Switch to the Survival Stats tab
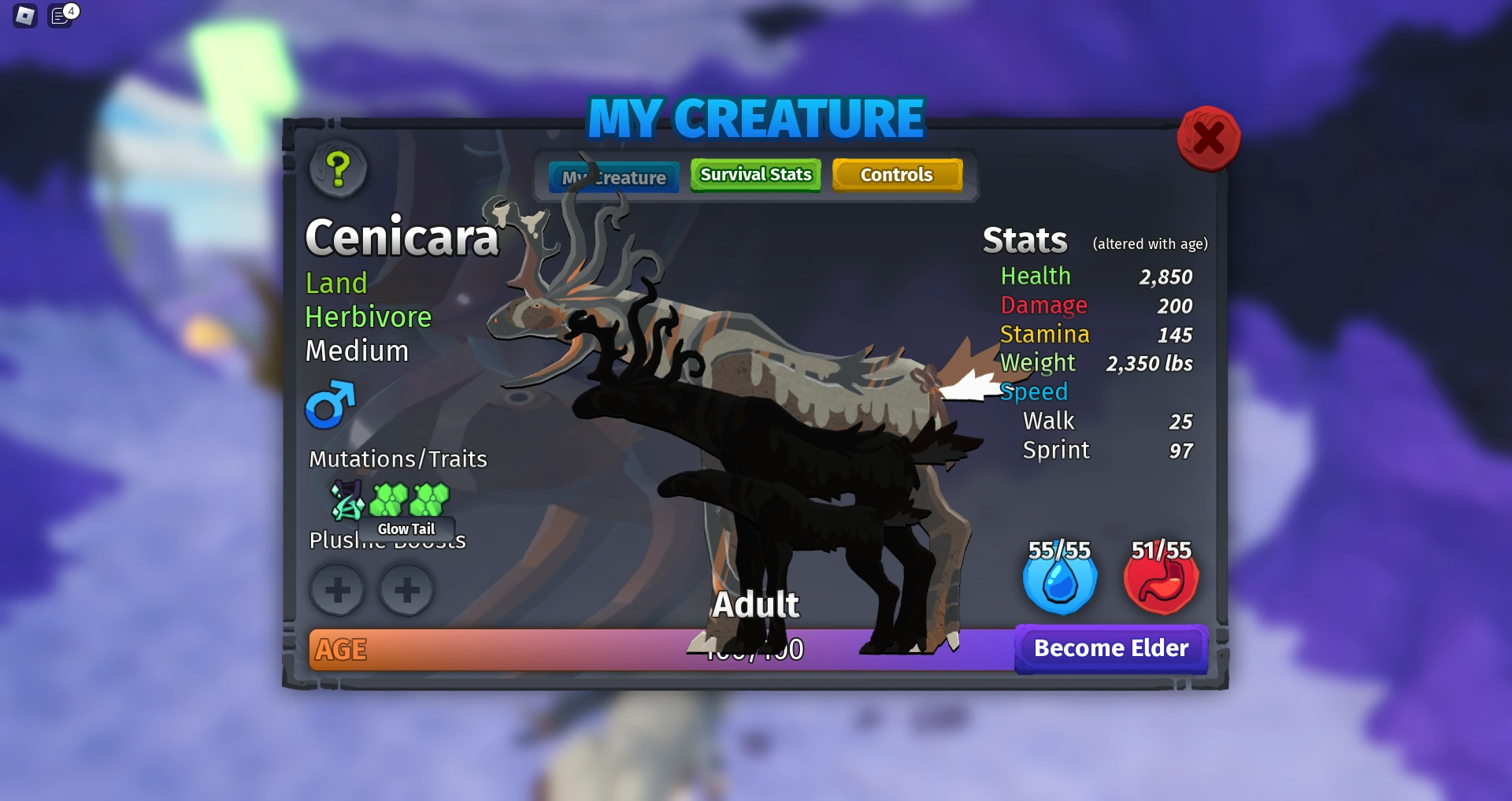Screen dimensions: 1512x801 [x=754, y=175]
